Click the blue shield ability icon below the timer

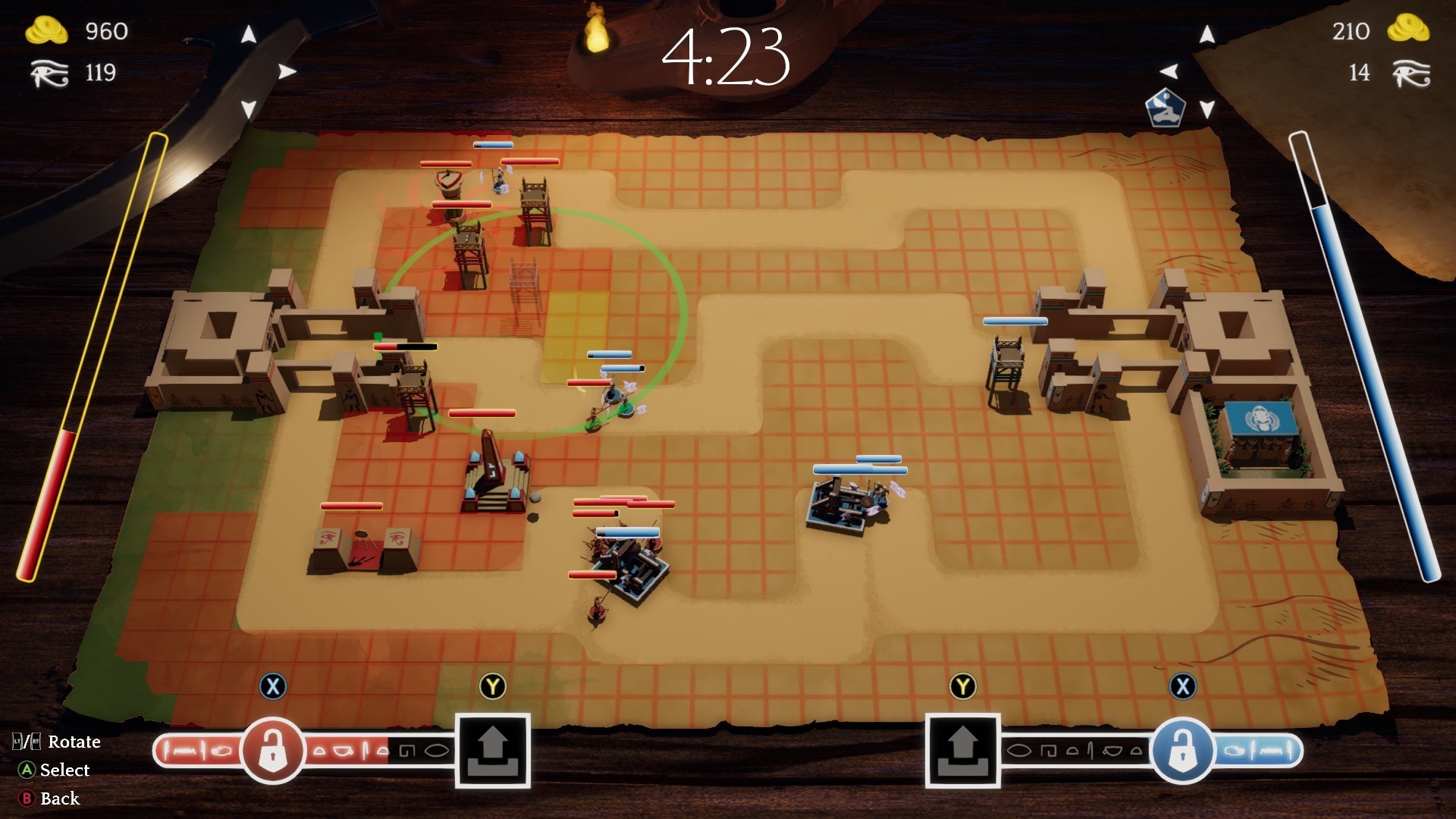pyautogui.click(x=1164, y=106)
